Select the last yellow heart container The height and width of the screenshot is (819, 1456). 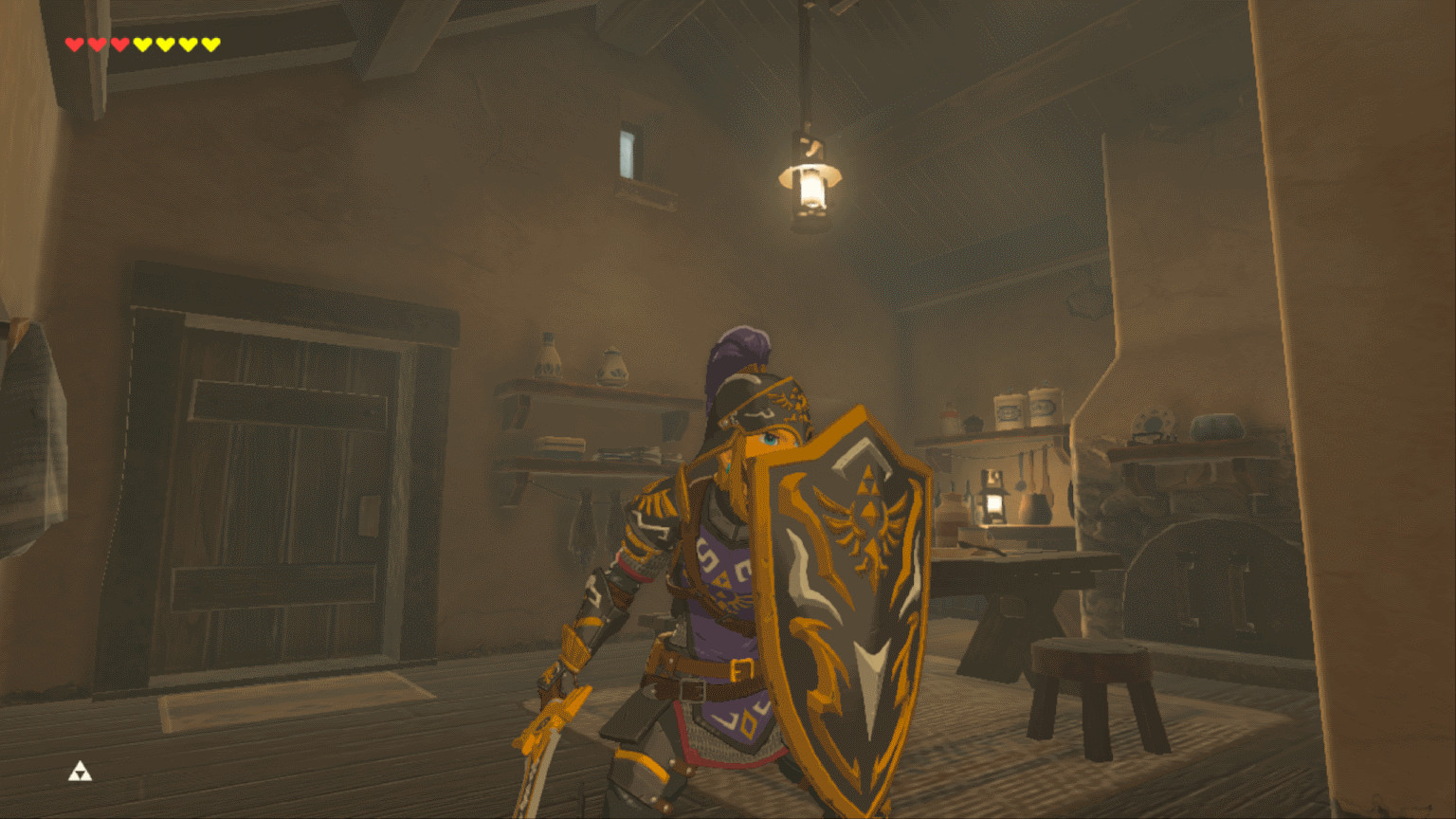[x=210, y=43]
